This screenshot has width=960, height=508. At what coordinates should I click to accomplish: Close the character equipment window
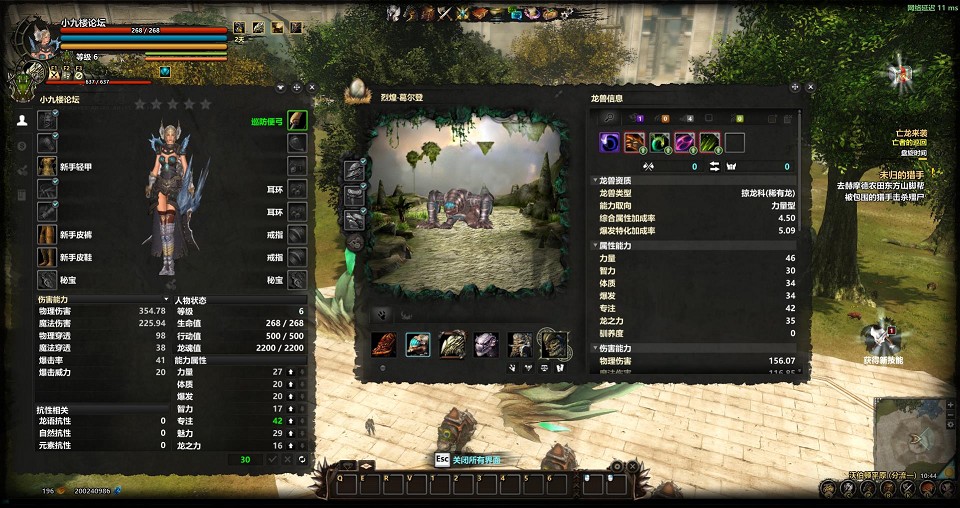click(x=311, y=87)
